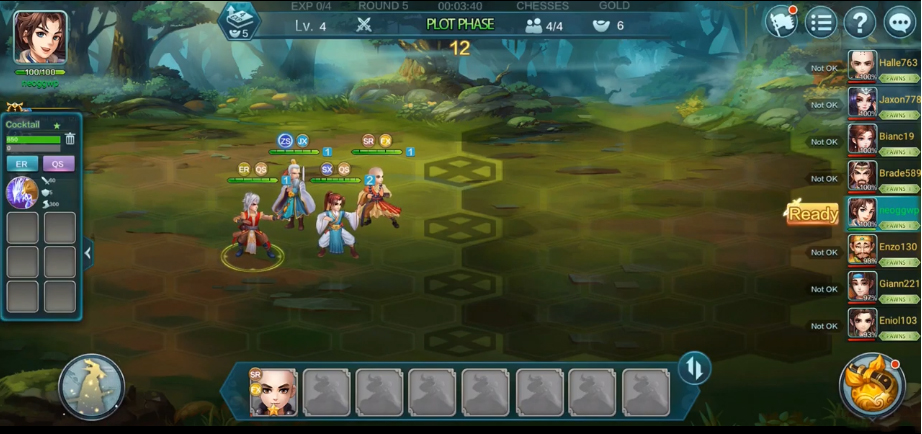
Task: Select the bald SR hero on the bench
Action: 273,392
